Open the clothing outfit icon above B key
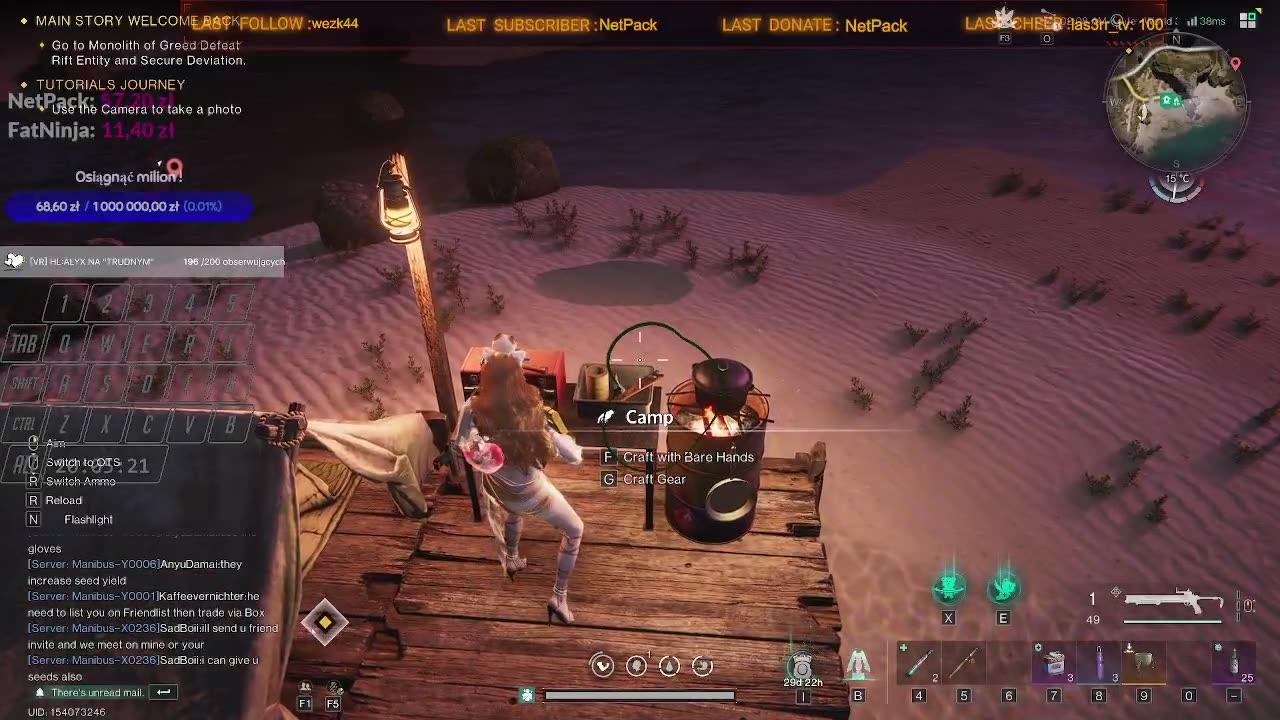Screen dimensions: 1280x720 click(858, 662)
